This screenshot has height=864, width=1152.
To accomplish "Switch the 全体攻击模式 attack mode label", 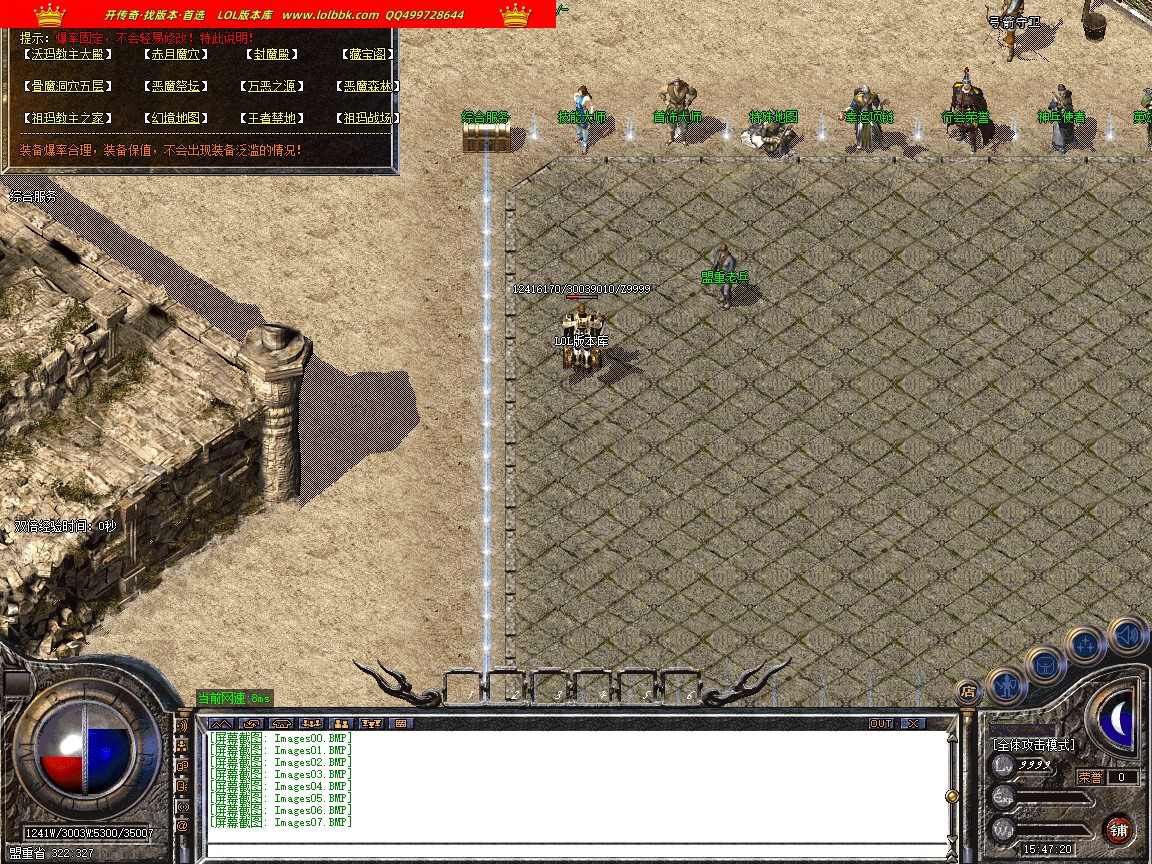I will point(1034,745).
